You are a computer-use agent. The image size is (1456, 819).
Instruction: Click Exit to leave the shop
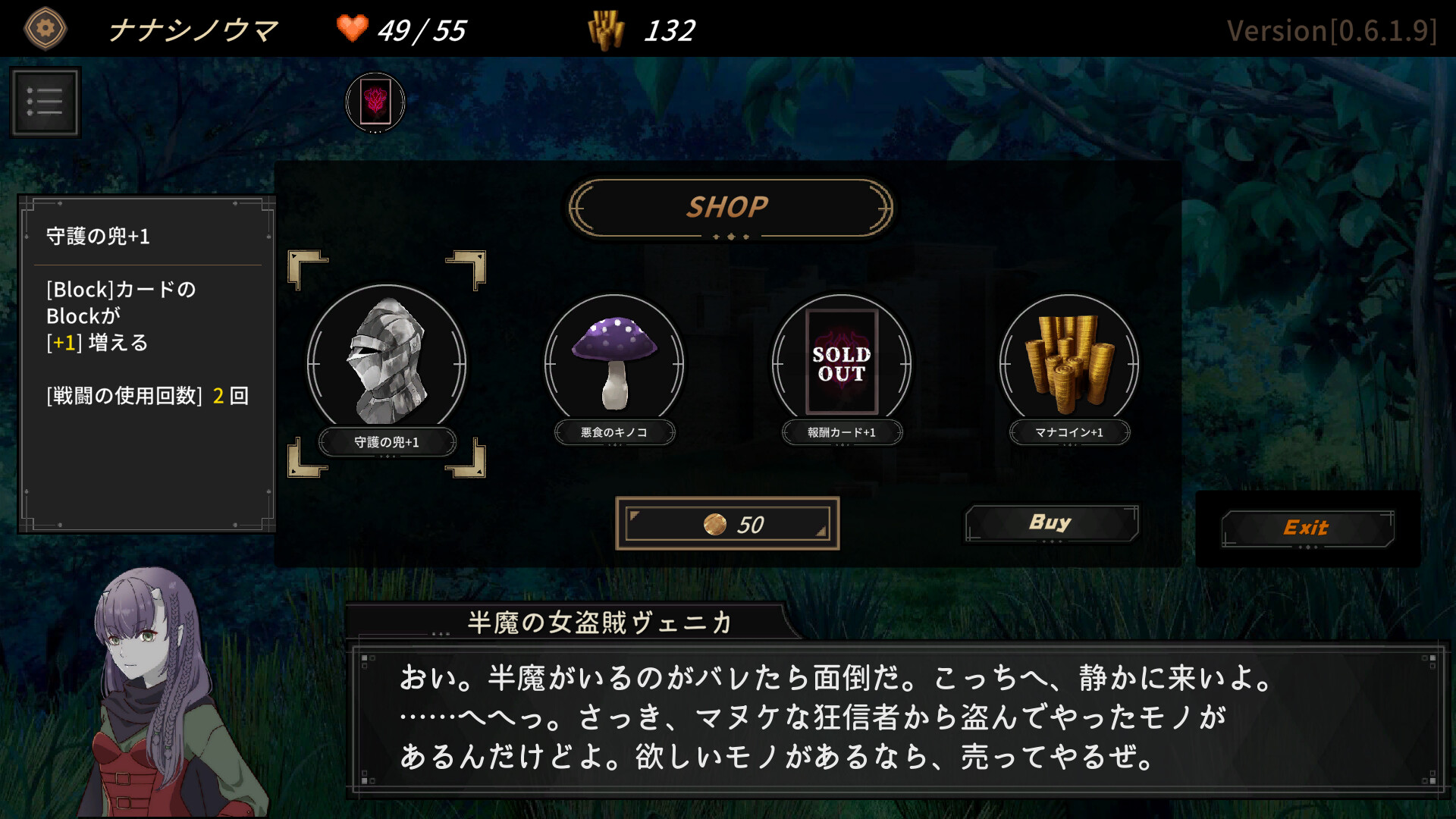[x=1306, y=528]
